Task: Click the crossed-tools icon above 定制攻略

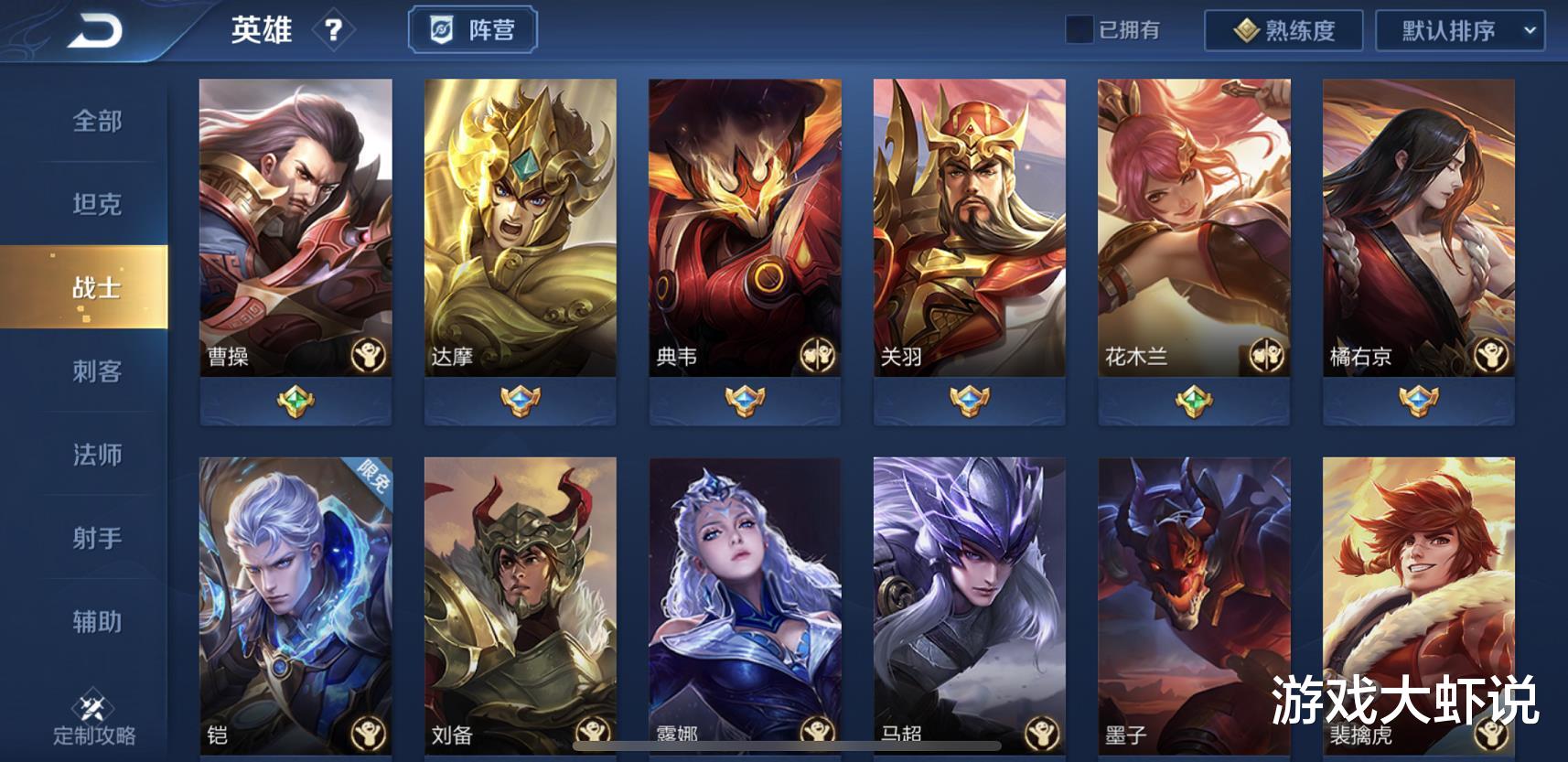Action: pyautogui.click(x=91, y=704)
